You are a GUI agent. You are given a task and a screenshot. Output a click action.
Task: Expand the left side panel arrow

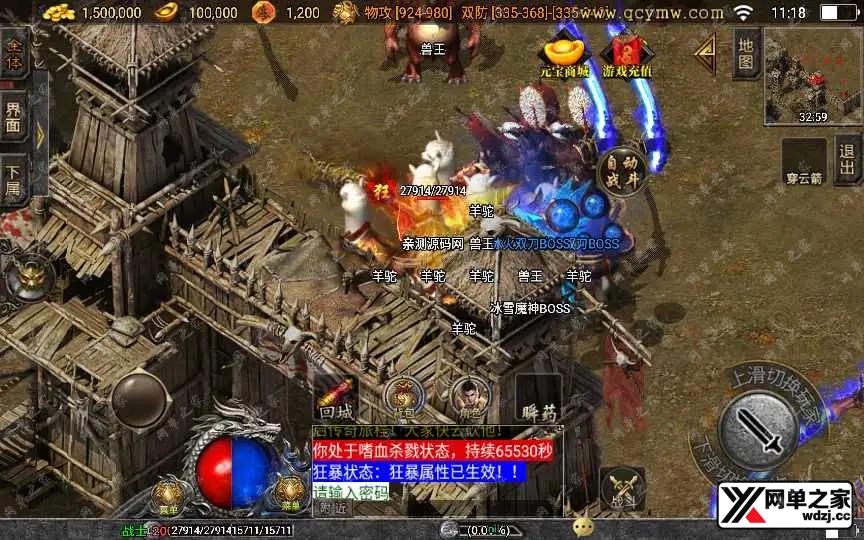(39, 133)
